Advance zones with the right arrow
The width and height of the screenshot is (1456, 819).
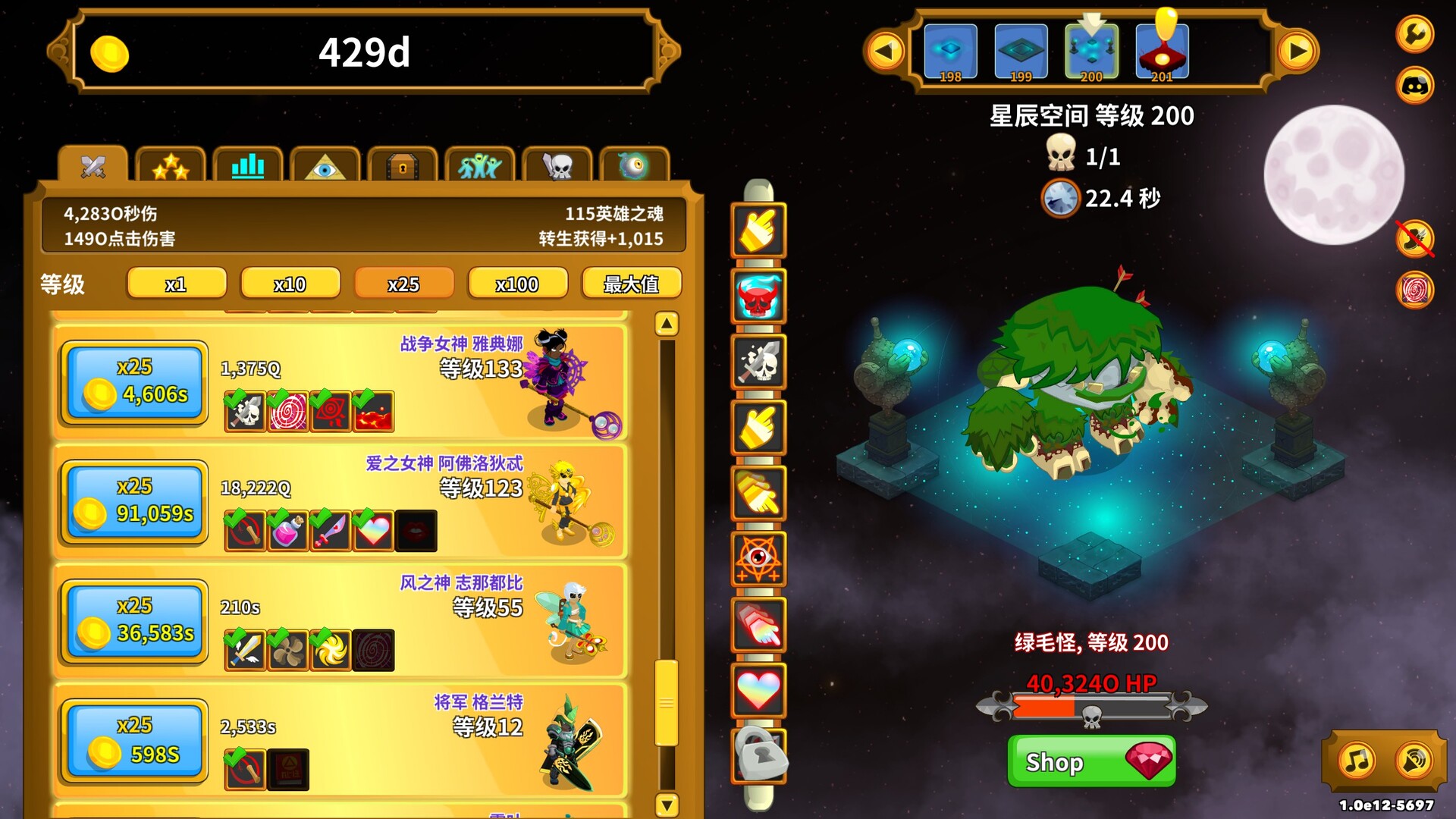coord(1298,52)
